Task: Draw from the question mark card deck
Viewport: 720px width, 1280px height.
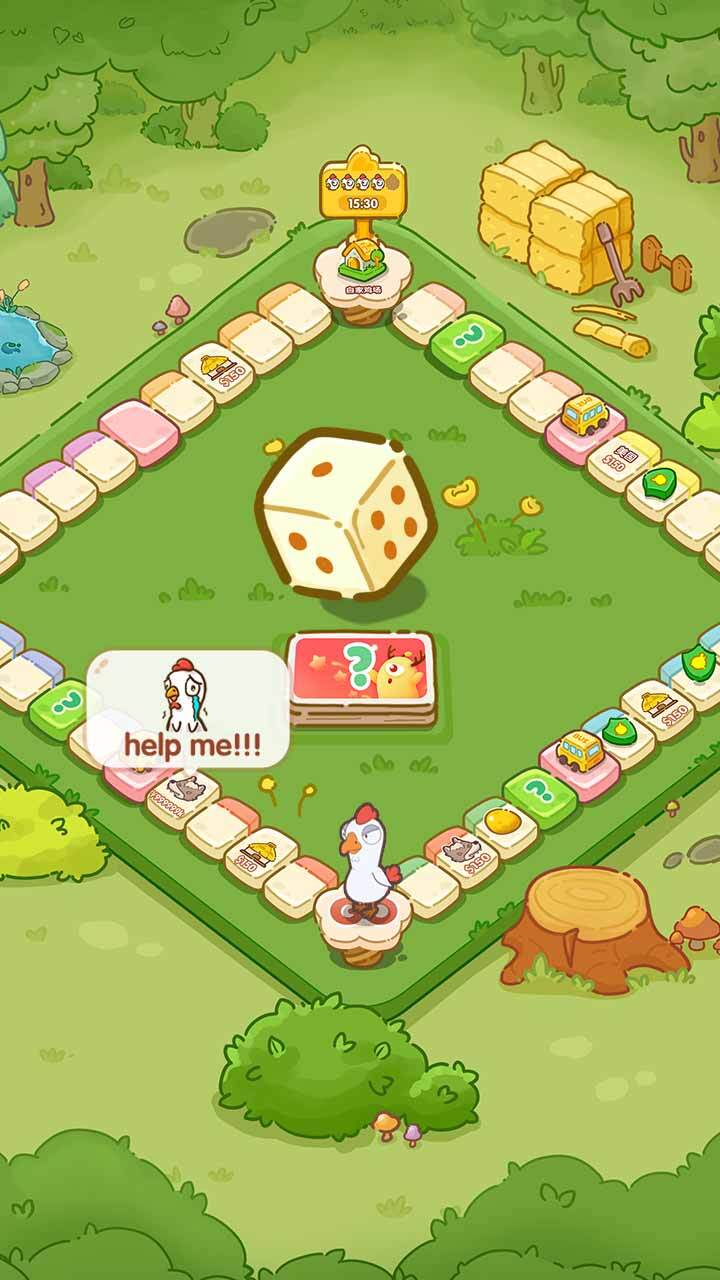Action: tap(362, 672)
